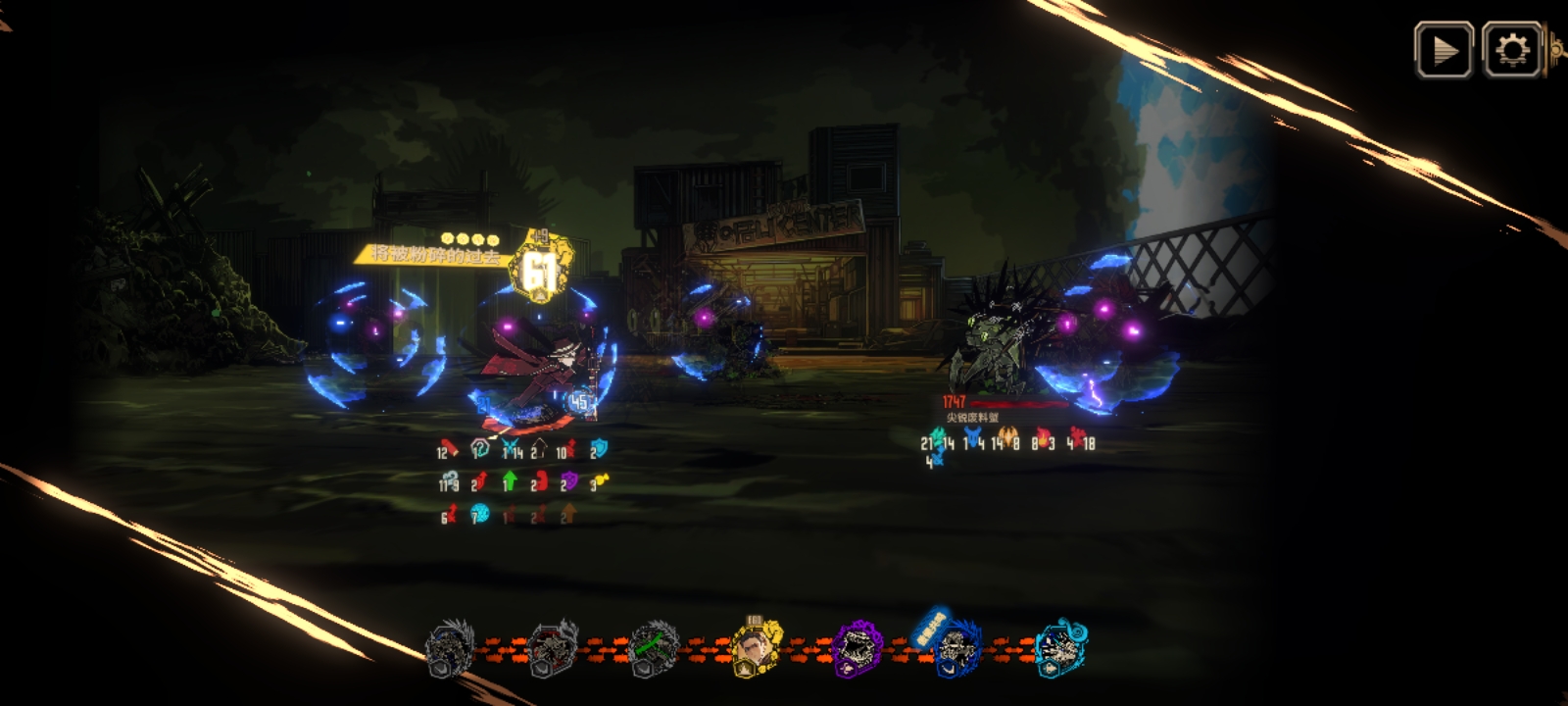Select the gold-framed character portrait in turn order
This screenshot has width=1568, height=706.
click(756, 648)
